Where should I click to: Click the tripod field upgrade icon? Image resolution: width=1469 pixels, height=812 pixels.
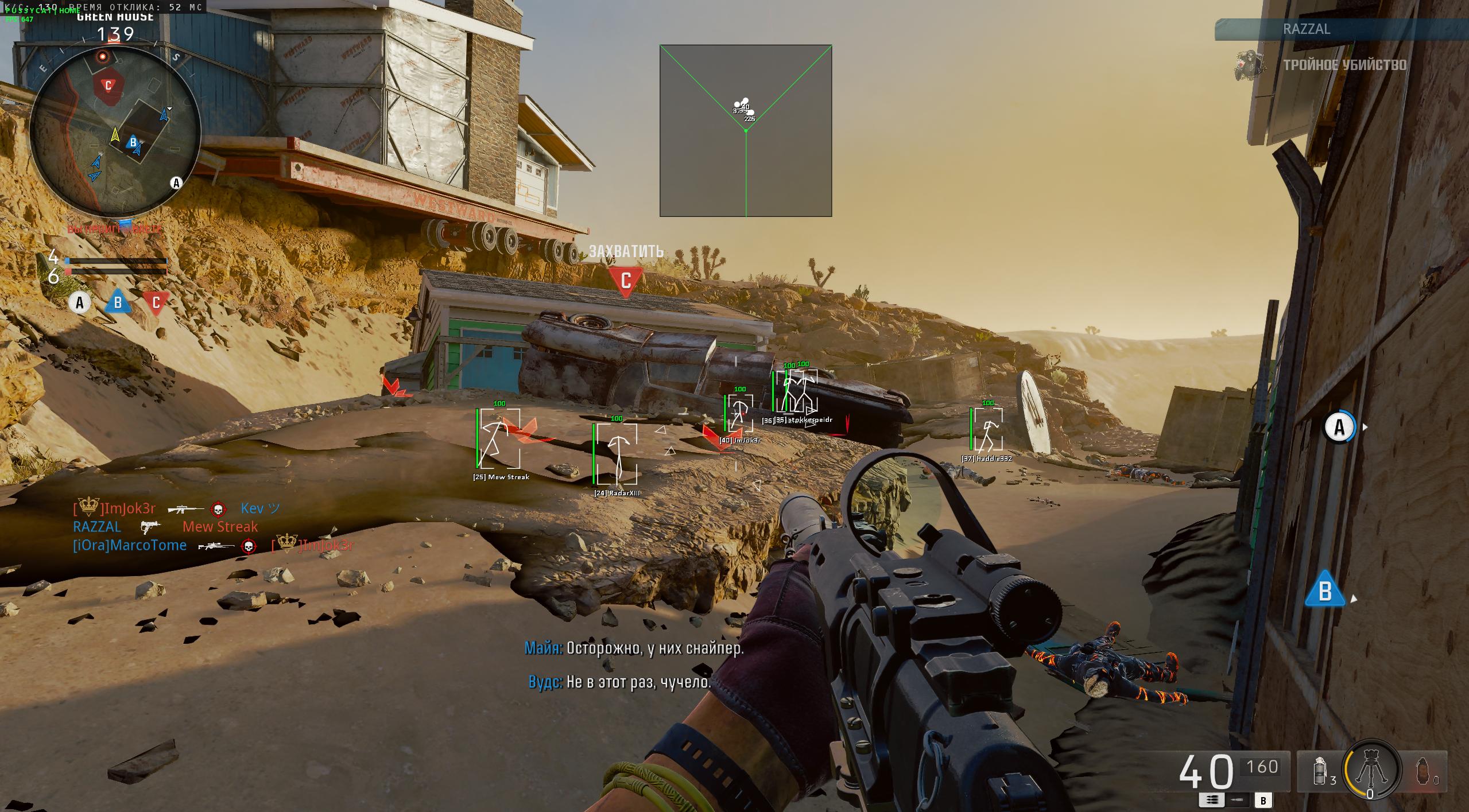[1371, 769]
